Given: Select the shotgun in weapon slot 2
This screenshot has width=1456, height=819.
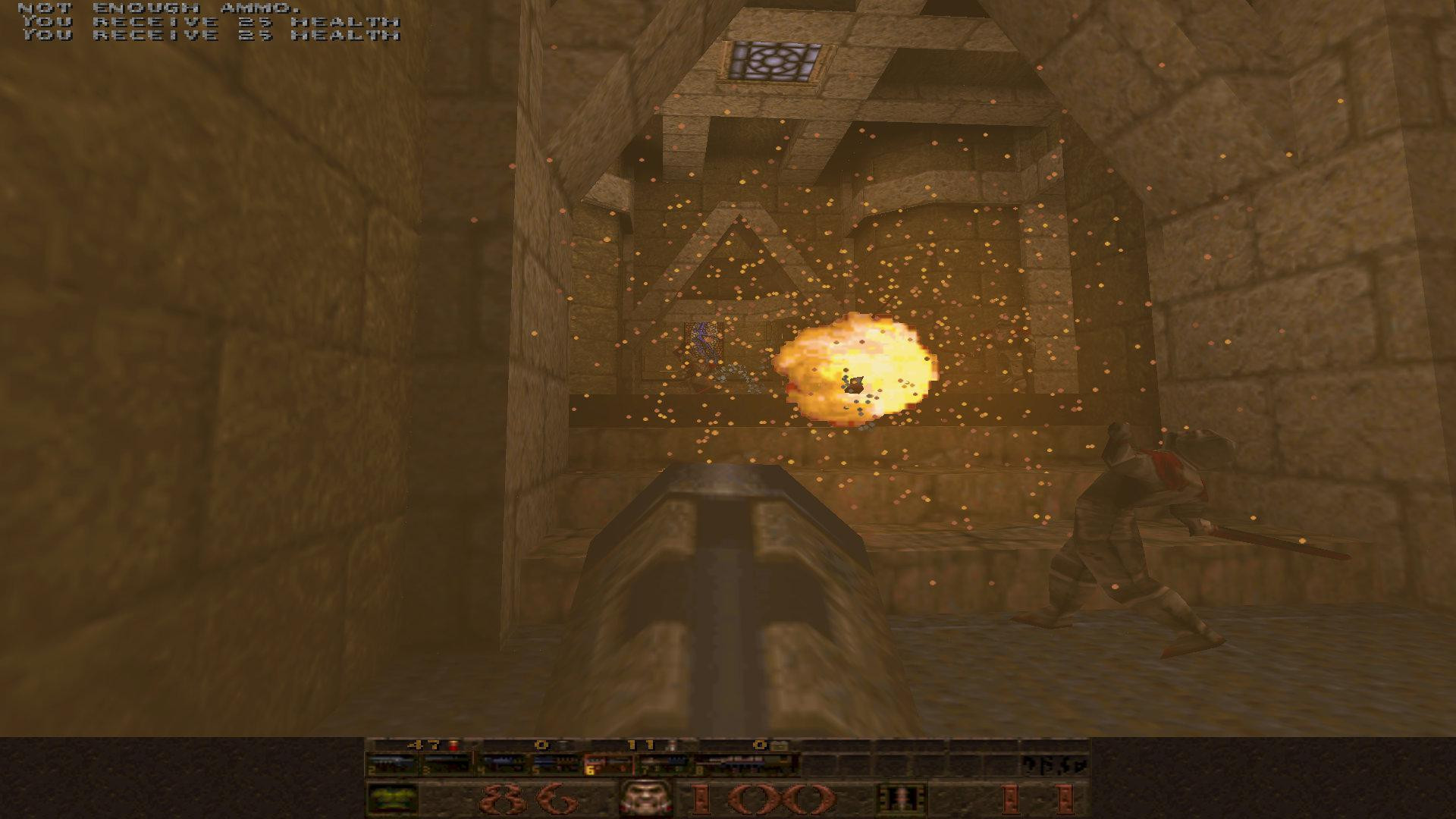Looking at the screenshot, I should (x=391, y=762).
